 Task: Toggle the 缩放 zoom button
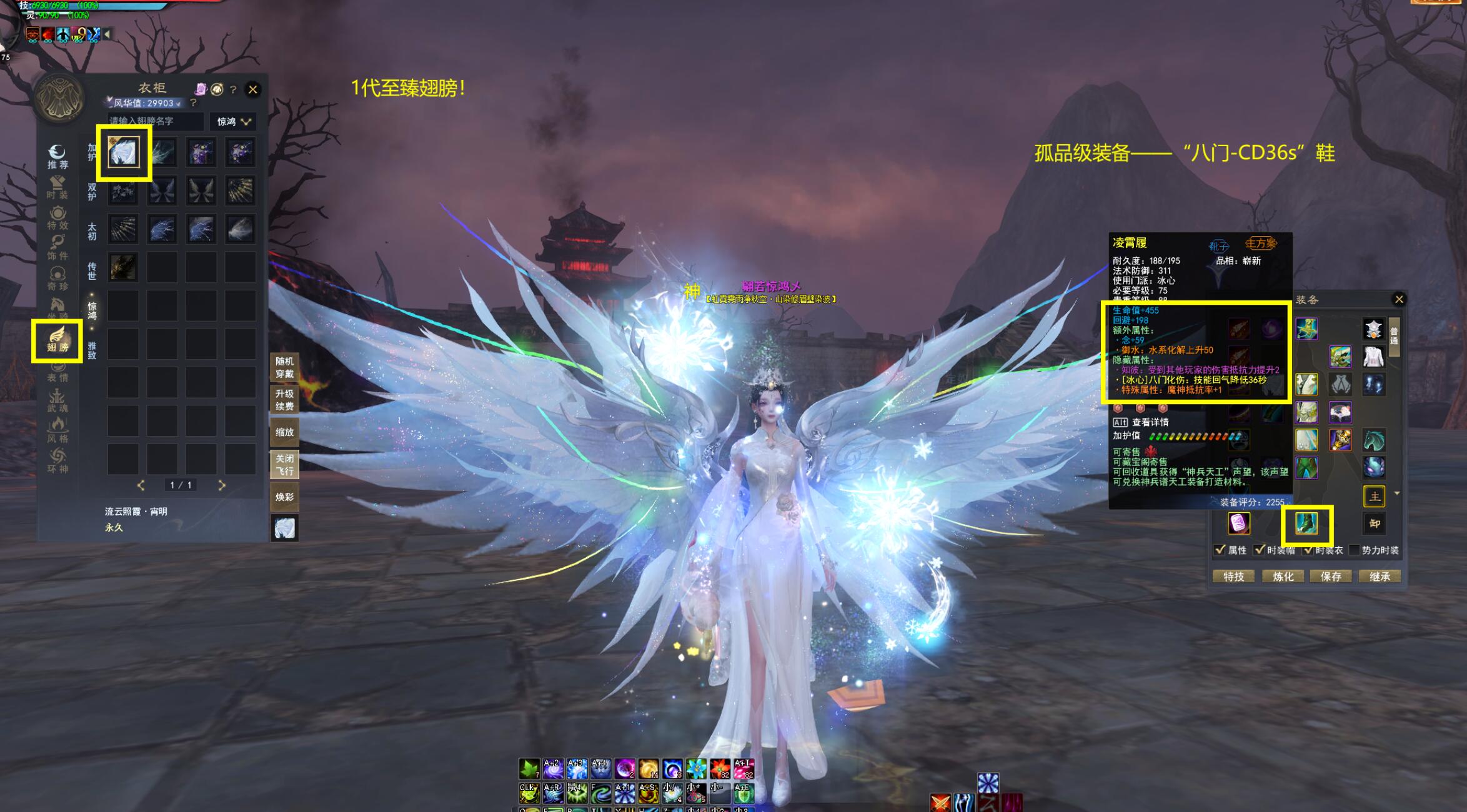coord(284,432)
